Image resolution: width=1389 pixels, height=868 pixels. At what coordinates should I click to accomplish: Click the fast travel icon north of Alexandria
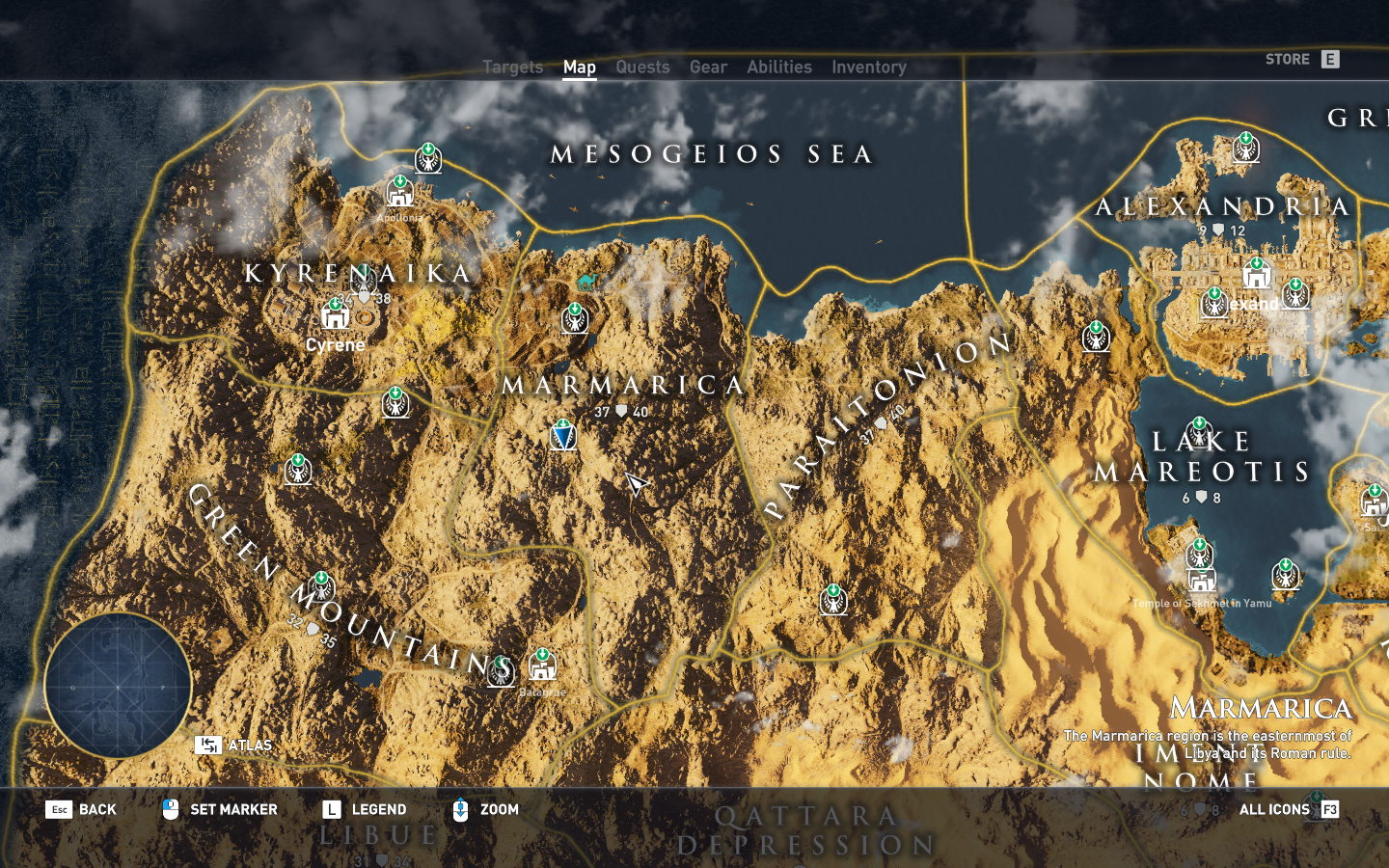[1244, 147]
